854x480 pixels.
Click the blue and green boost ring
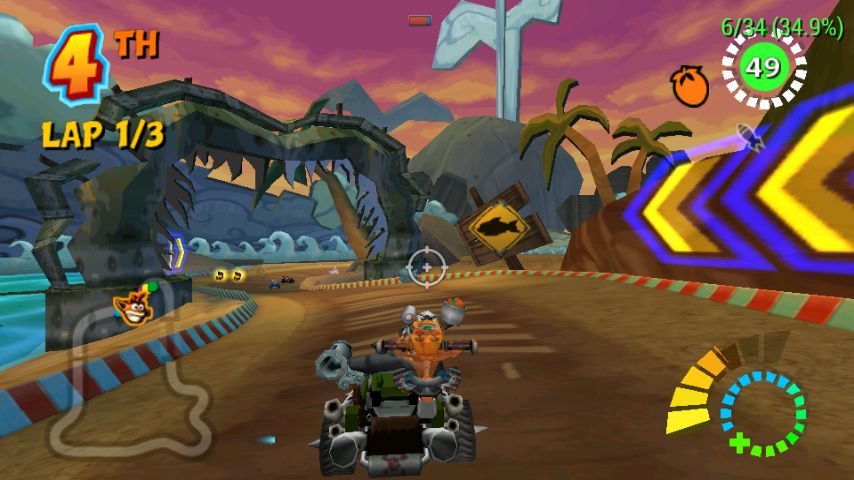[763, 412]
